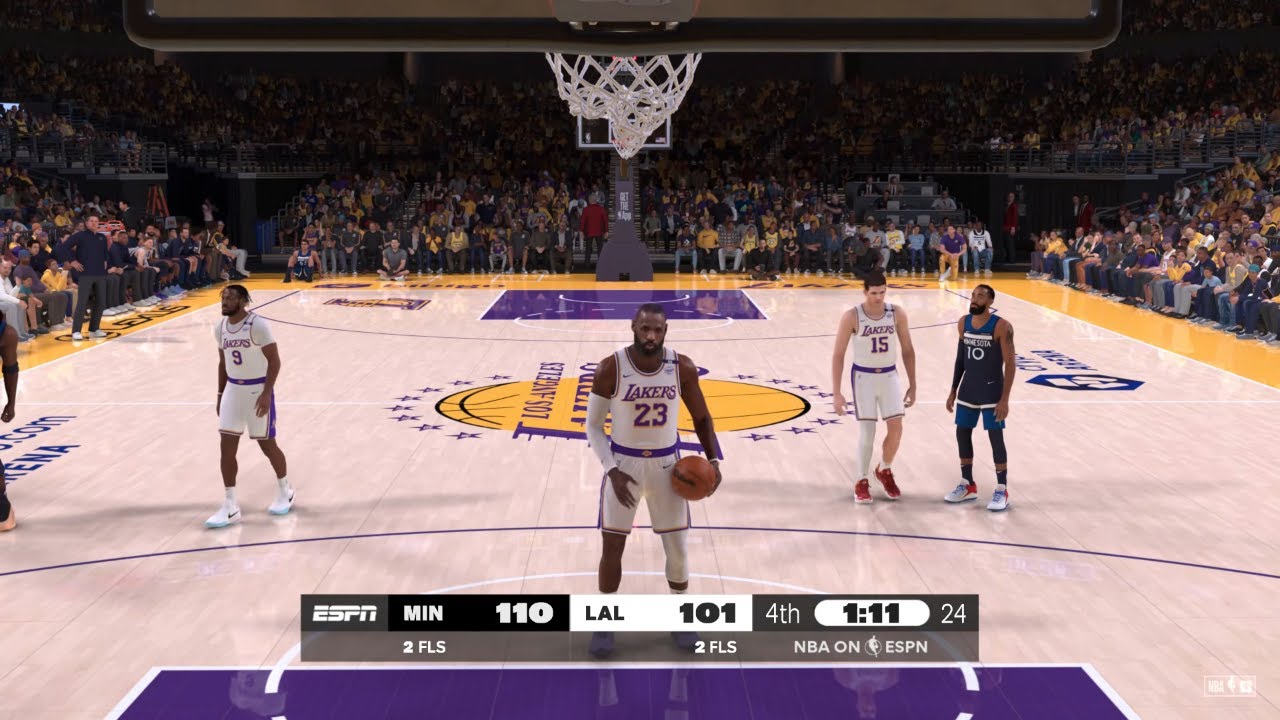Click the score 110 for Minnesota

coord(525,613)
